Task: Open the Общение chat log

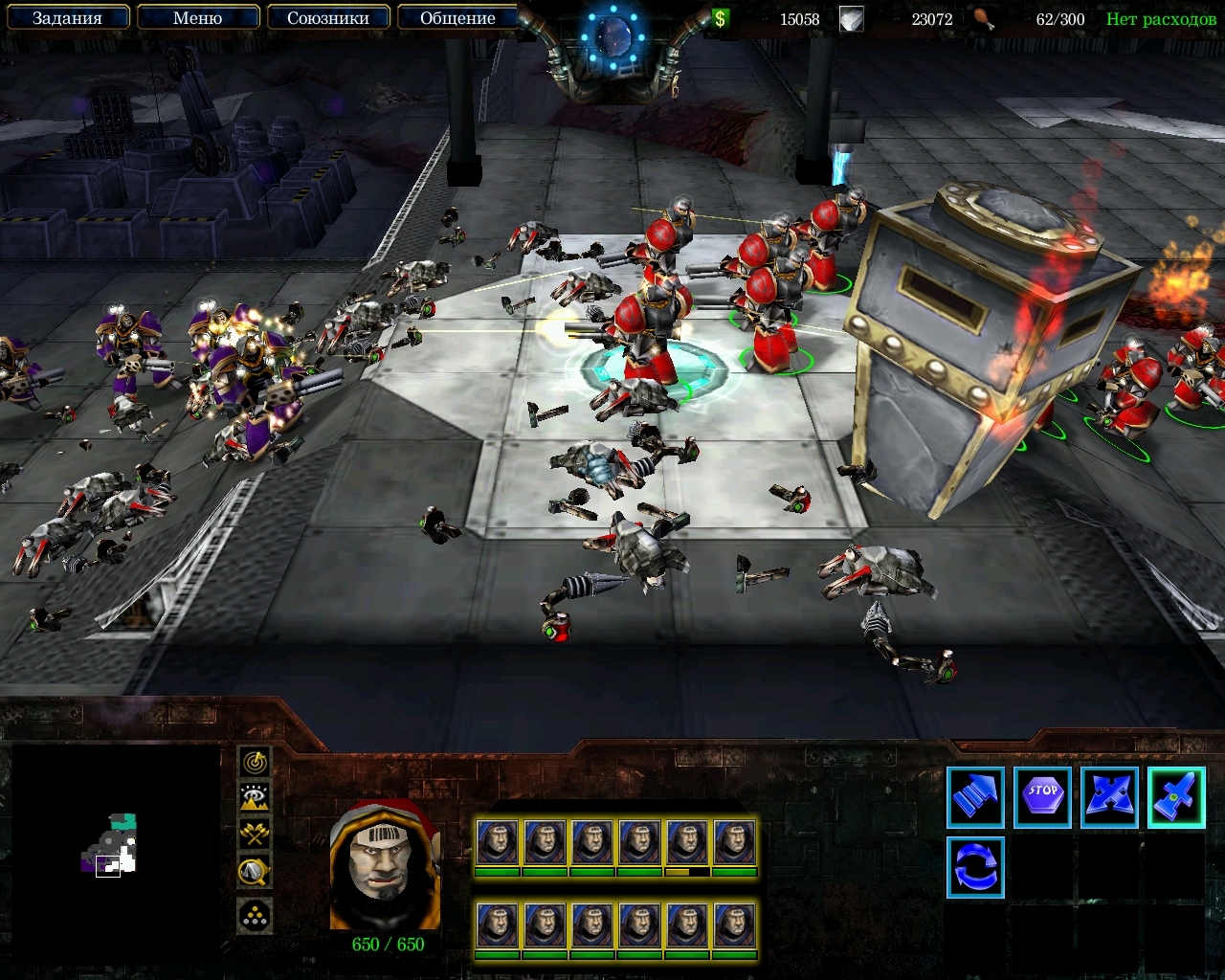Action: pos(457,18)
